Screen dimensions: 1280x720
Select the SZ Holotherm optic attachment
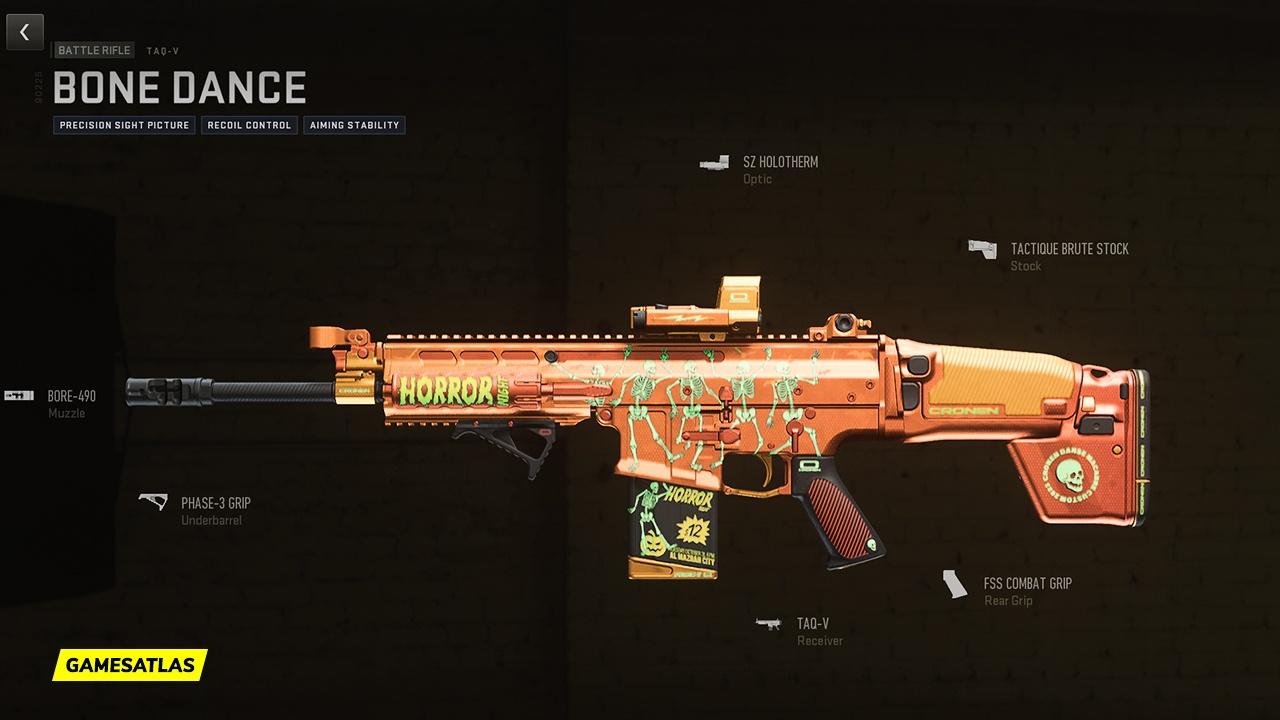(779, 162)
